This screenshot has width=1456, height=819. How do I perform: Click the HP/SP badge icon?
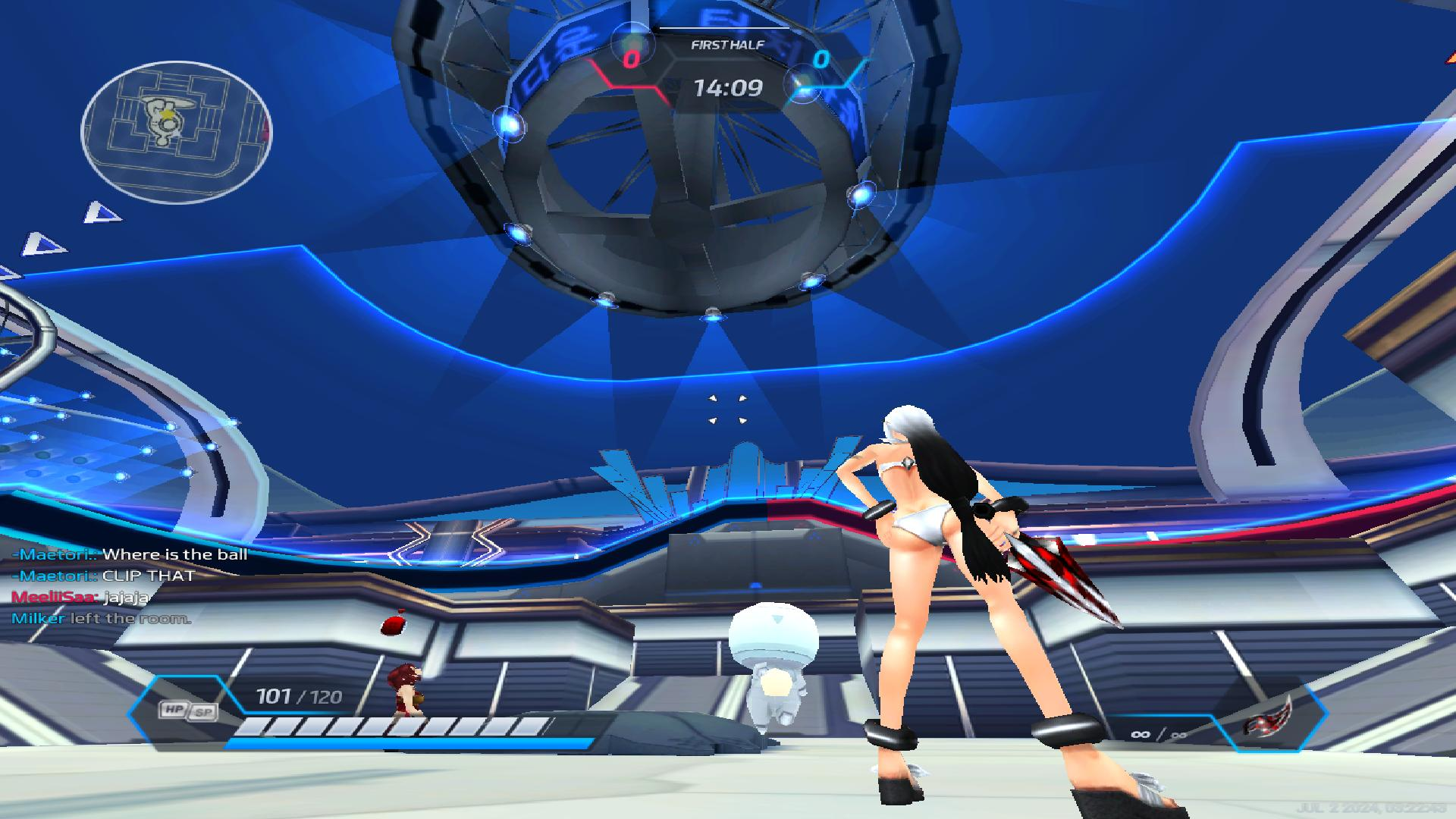(x=187, y=711)
